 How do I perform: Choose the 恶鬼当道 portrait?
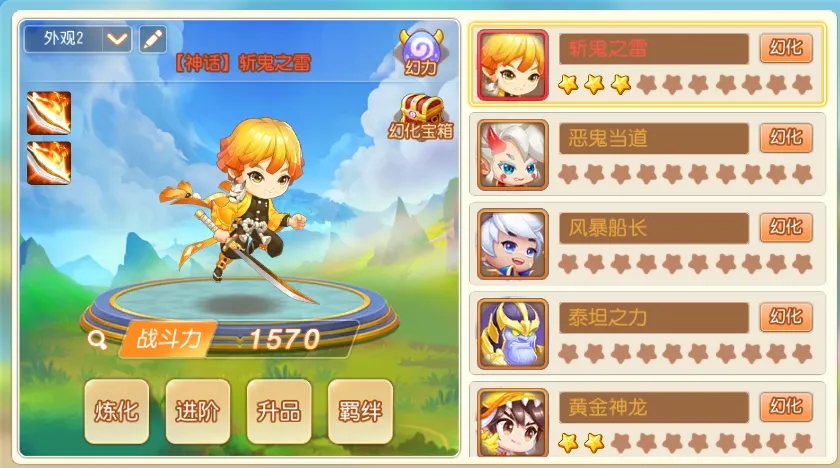pyautogui.click(x=512, y=154)
